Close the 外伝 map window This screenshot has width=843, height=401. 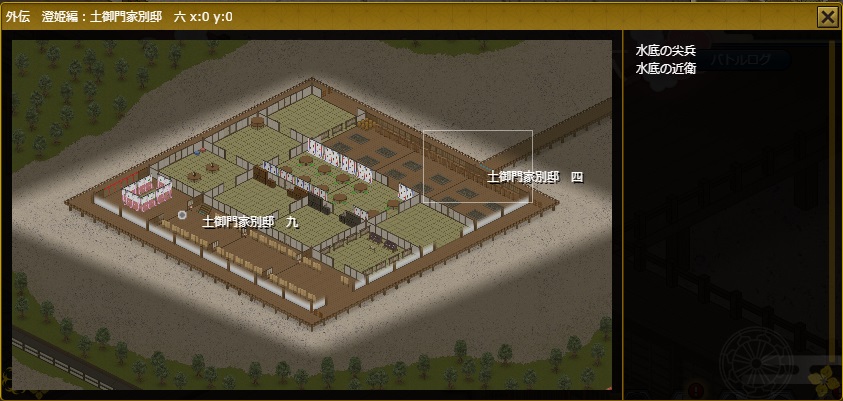click(827, 16)
